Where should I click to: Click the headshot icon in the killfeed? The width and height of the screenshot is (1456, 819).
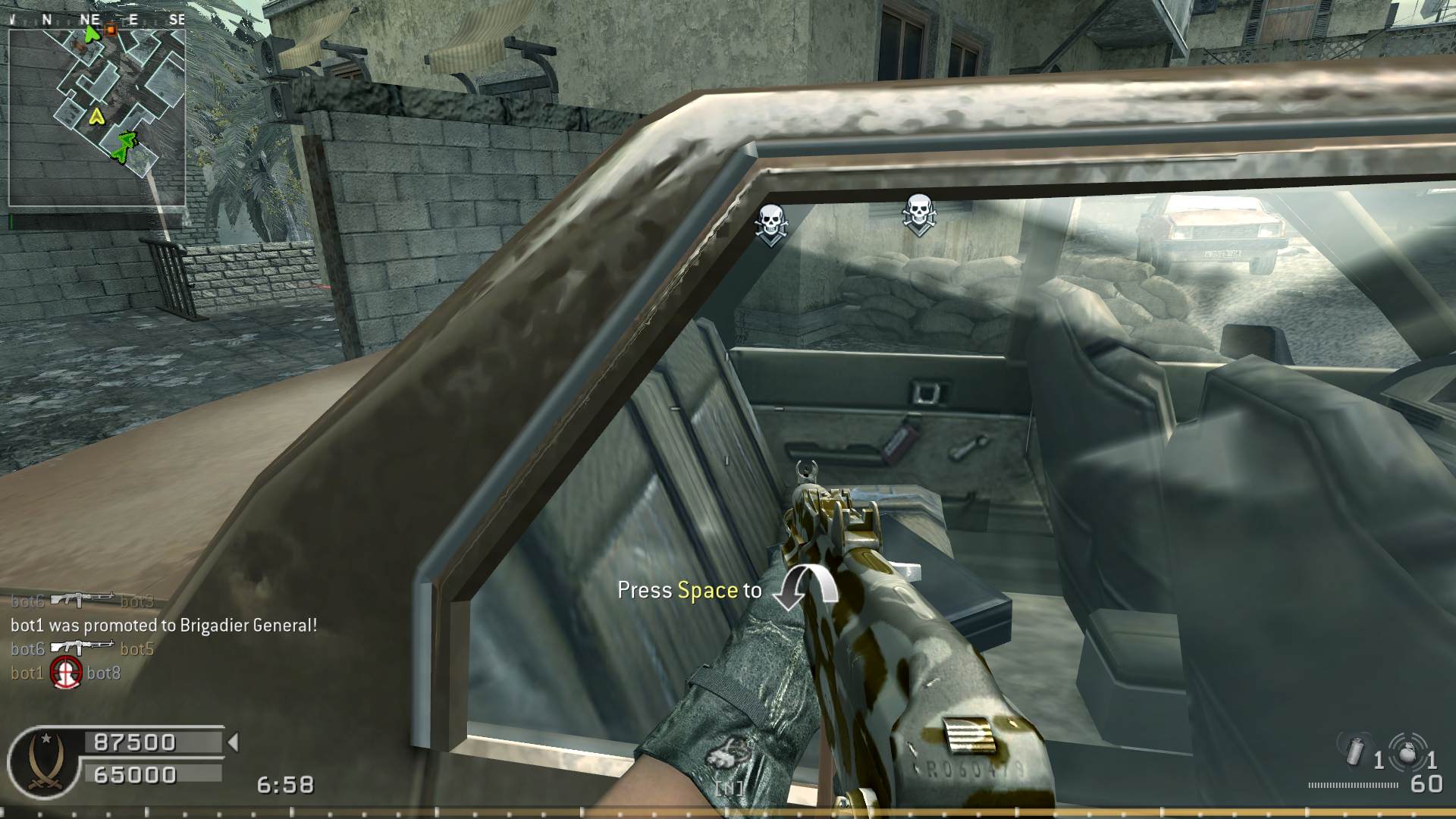tap(66, 673)
